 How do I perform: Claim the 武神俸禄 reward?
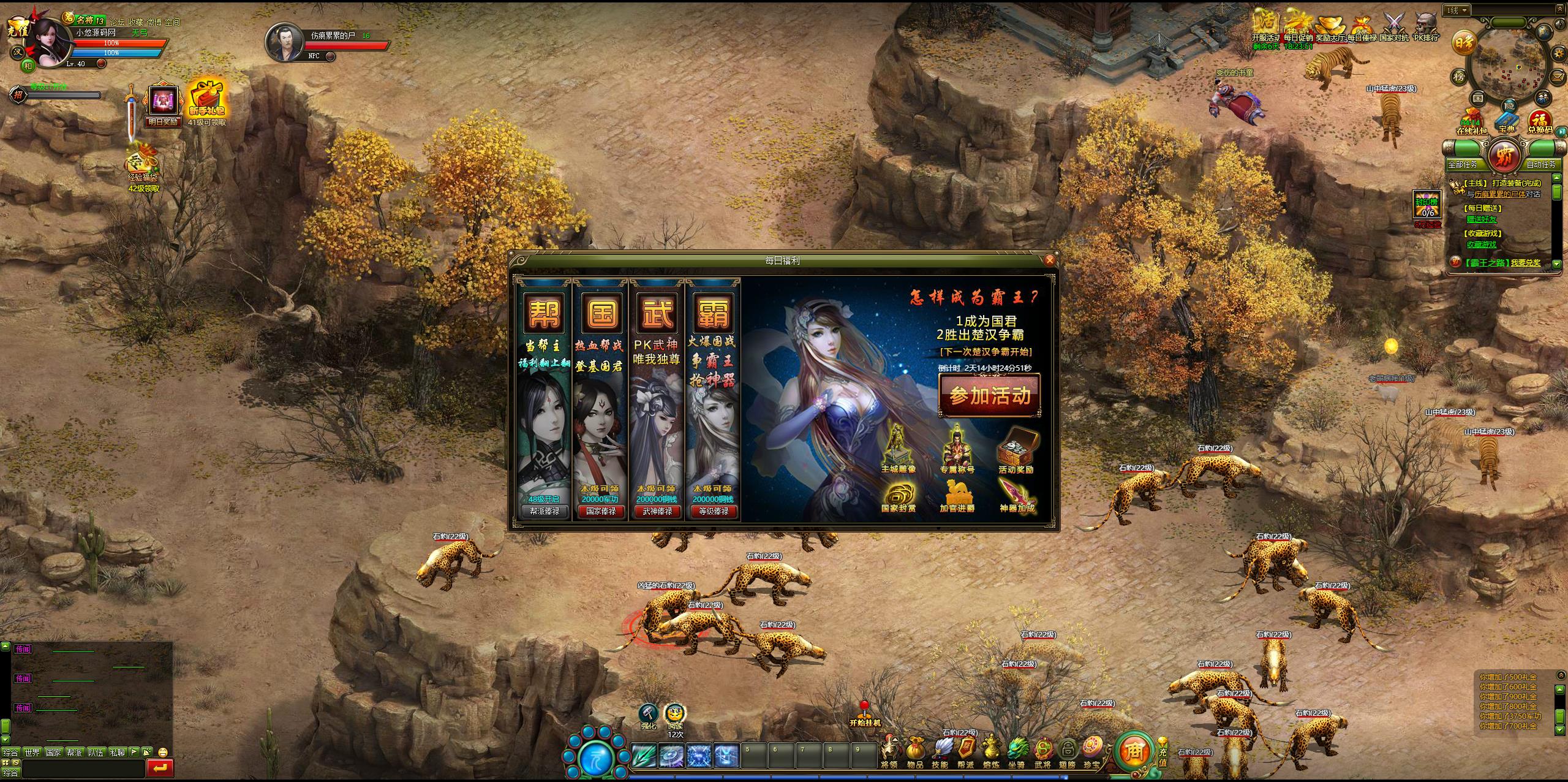(x=657, y=511)
